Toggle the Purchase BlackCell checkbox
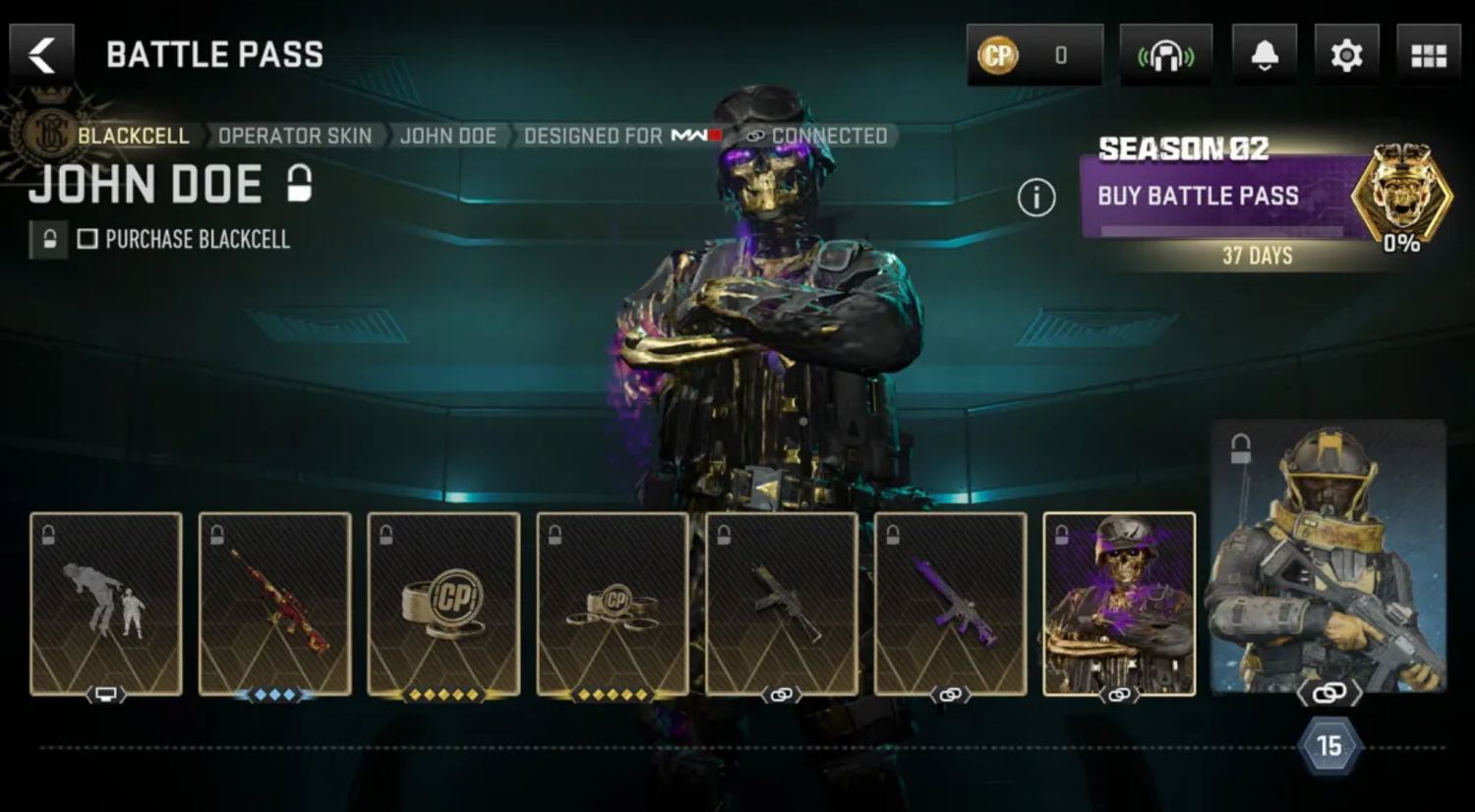This screenshot has width=1475, height=812. click(88, 239)
